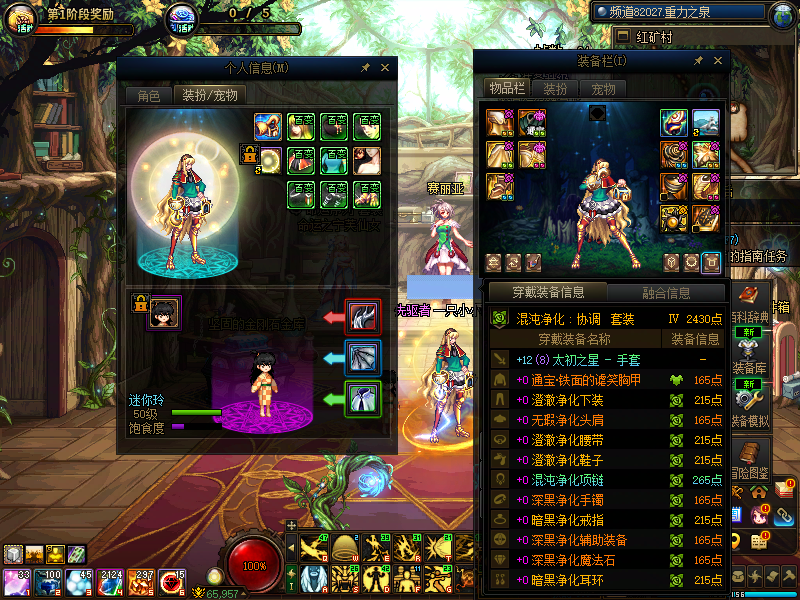The width and height of the screenshot is (800, 600).
Task: Switch to the 角色 tab
Action: point(148,96)
